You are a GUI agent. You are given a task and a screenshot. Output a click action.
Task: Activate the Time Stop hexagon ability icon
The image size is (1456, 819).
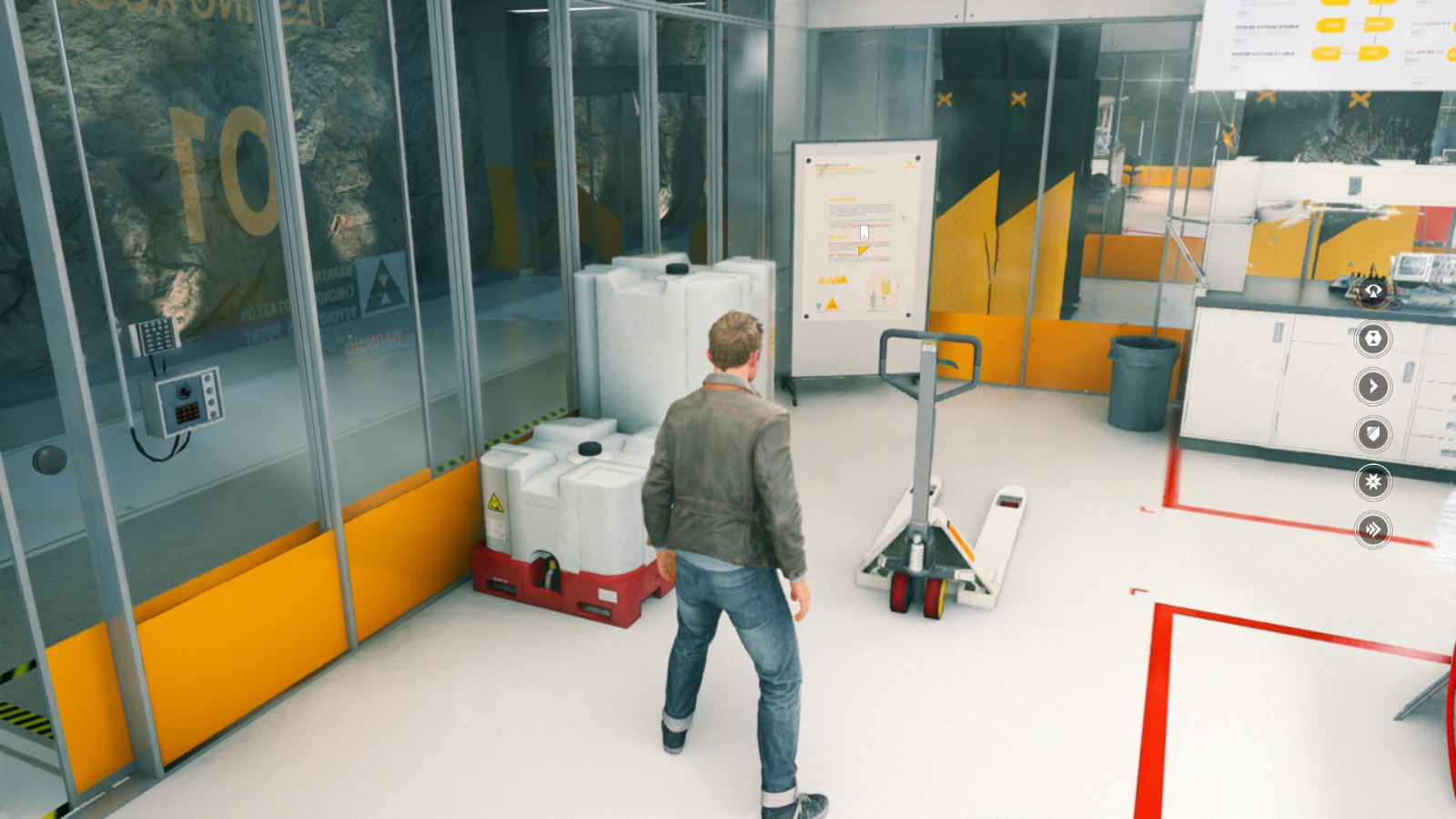tap(1373, 339)
